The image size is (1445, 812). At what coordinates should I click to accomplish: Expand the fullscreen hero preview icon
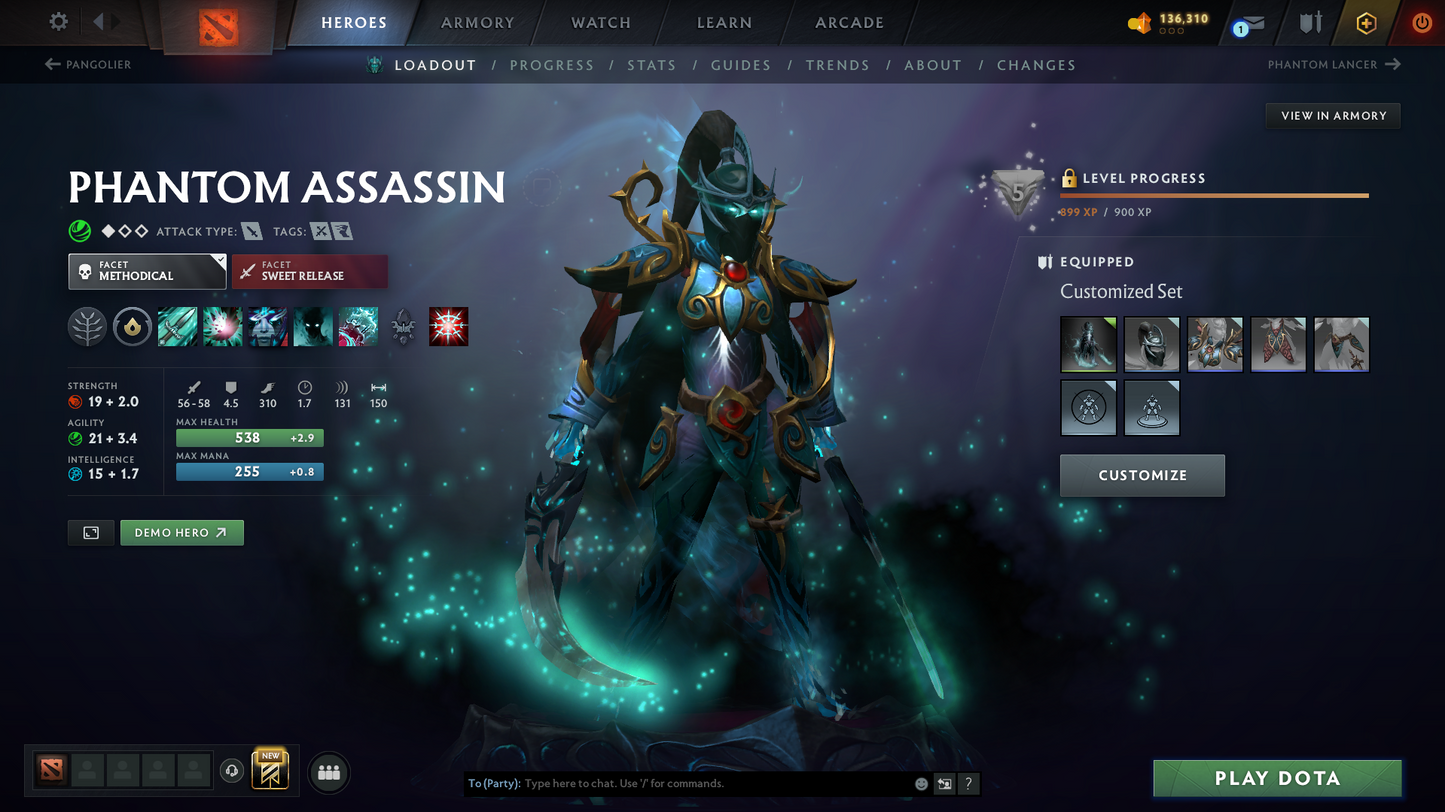point(90,532)
